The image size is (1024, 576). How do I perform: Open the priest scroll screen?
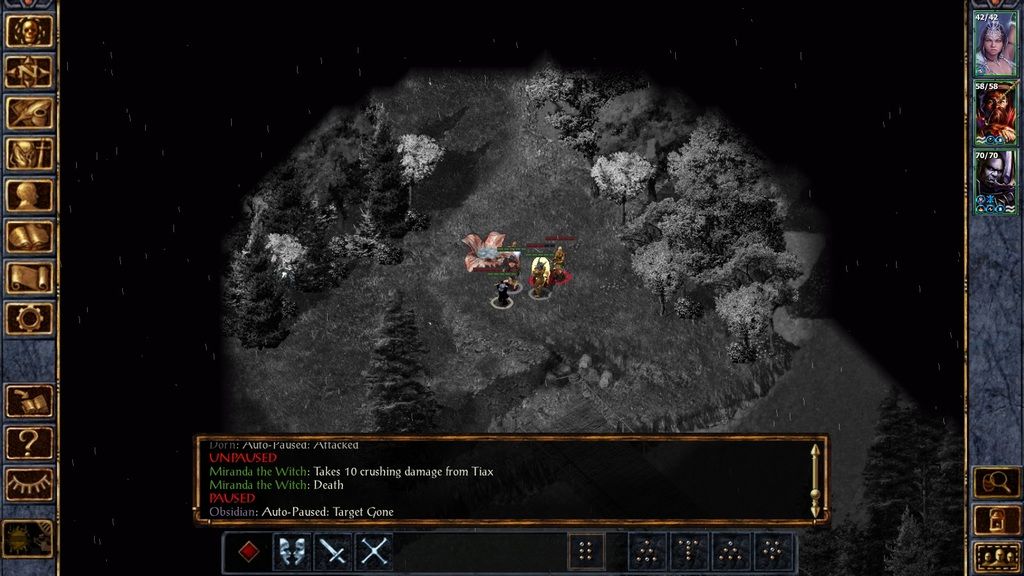[x=29, y=277]
